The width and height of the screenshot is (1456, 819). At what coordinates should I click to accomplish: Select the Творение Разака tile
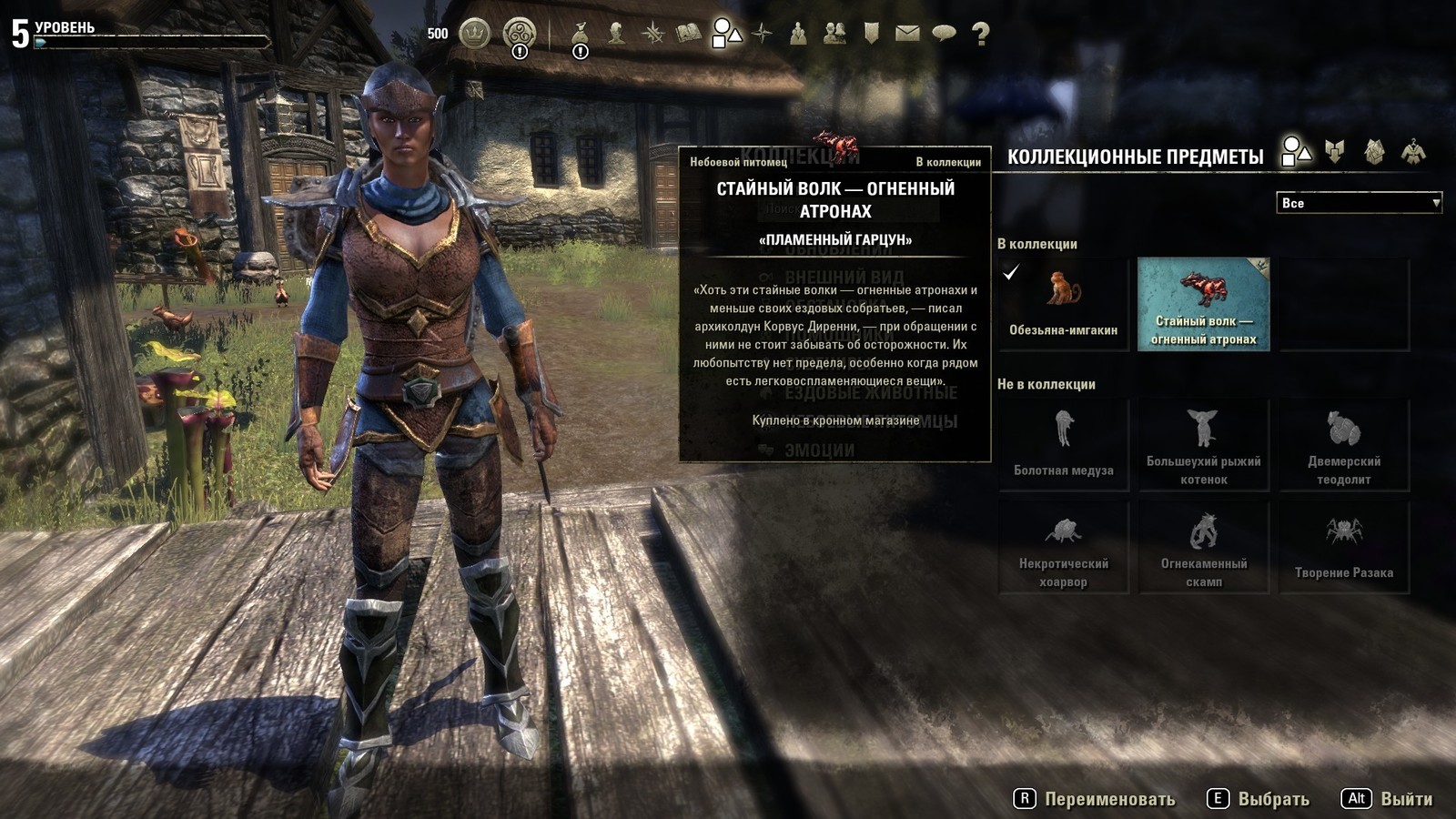(x=1343, y=548)
